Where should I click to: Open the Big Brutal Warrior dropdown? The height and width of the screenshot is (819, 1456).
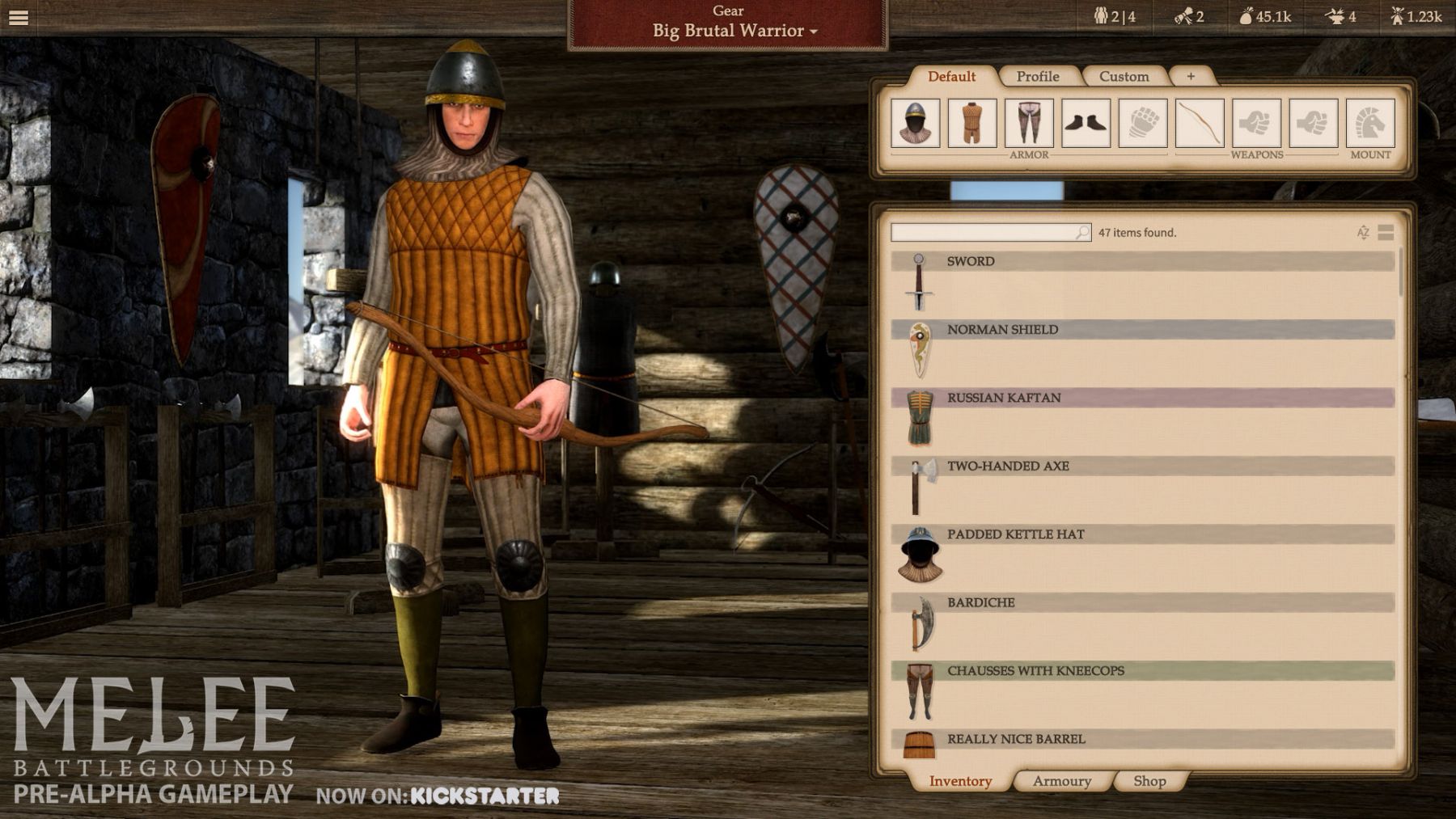pos(734,31)
